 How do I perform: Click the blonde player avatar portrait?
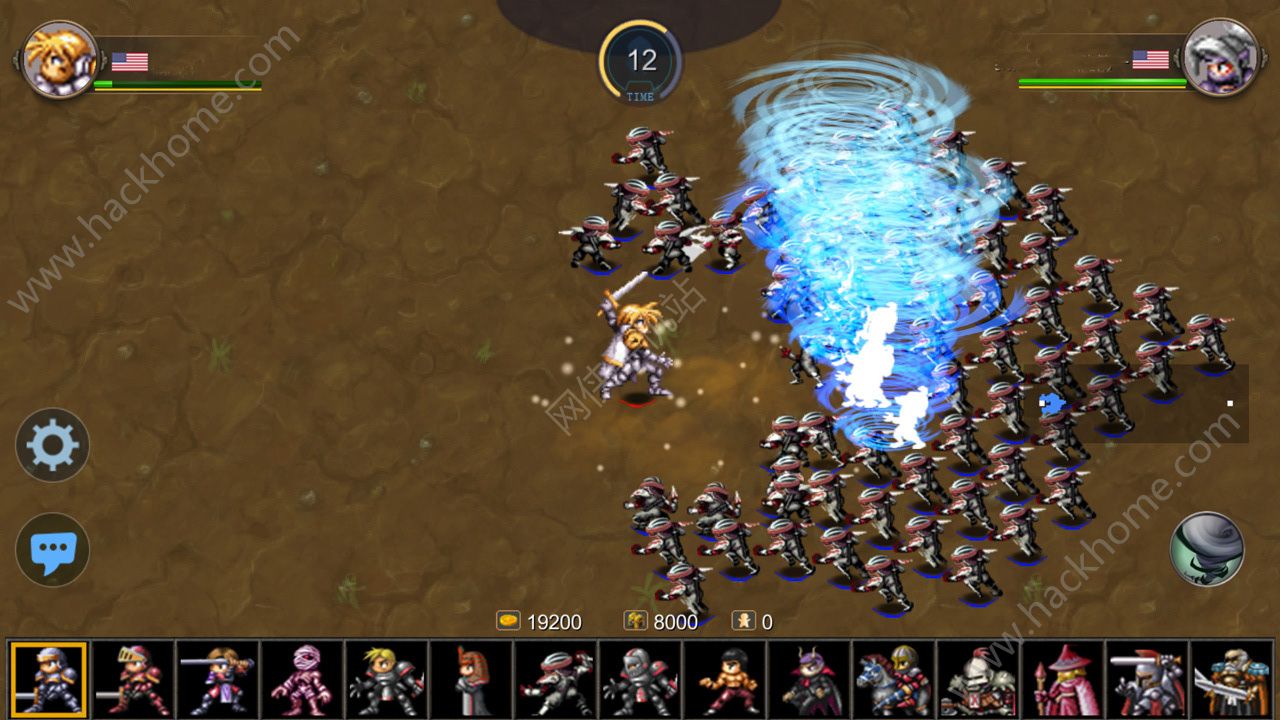pos(60,60)
